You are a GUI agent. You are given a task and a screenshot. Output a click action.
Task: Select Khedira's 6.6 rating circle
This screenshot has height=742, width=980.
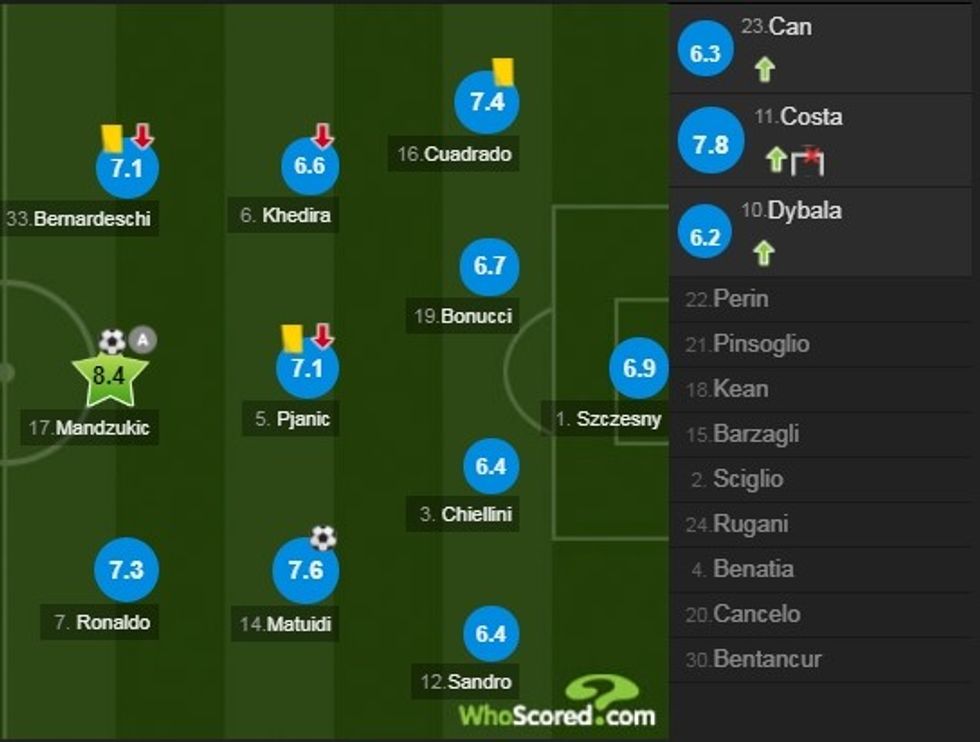pos(309,166)
